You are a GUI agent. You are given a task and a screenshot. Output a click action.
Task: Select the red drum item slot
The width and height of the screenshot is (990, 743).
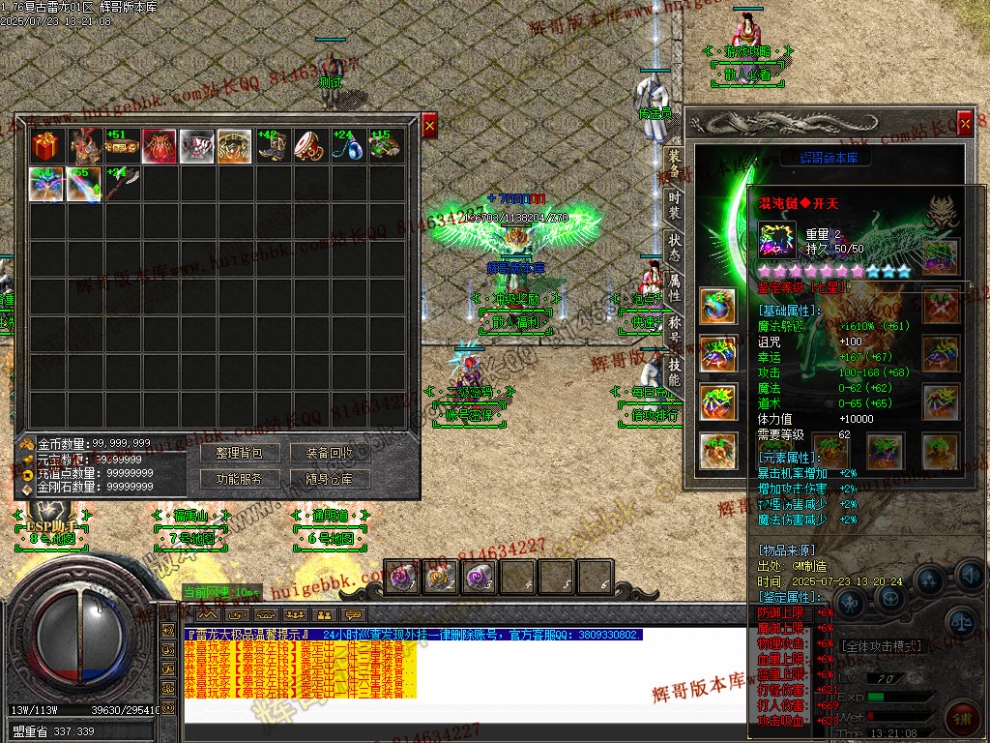coord(310,146)
